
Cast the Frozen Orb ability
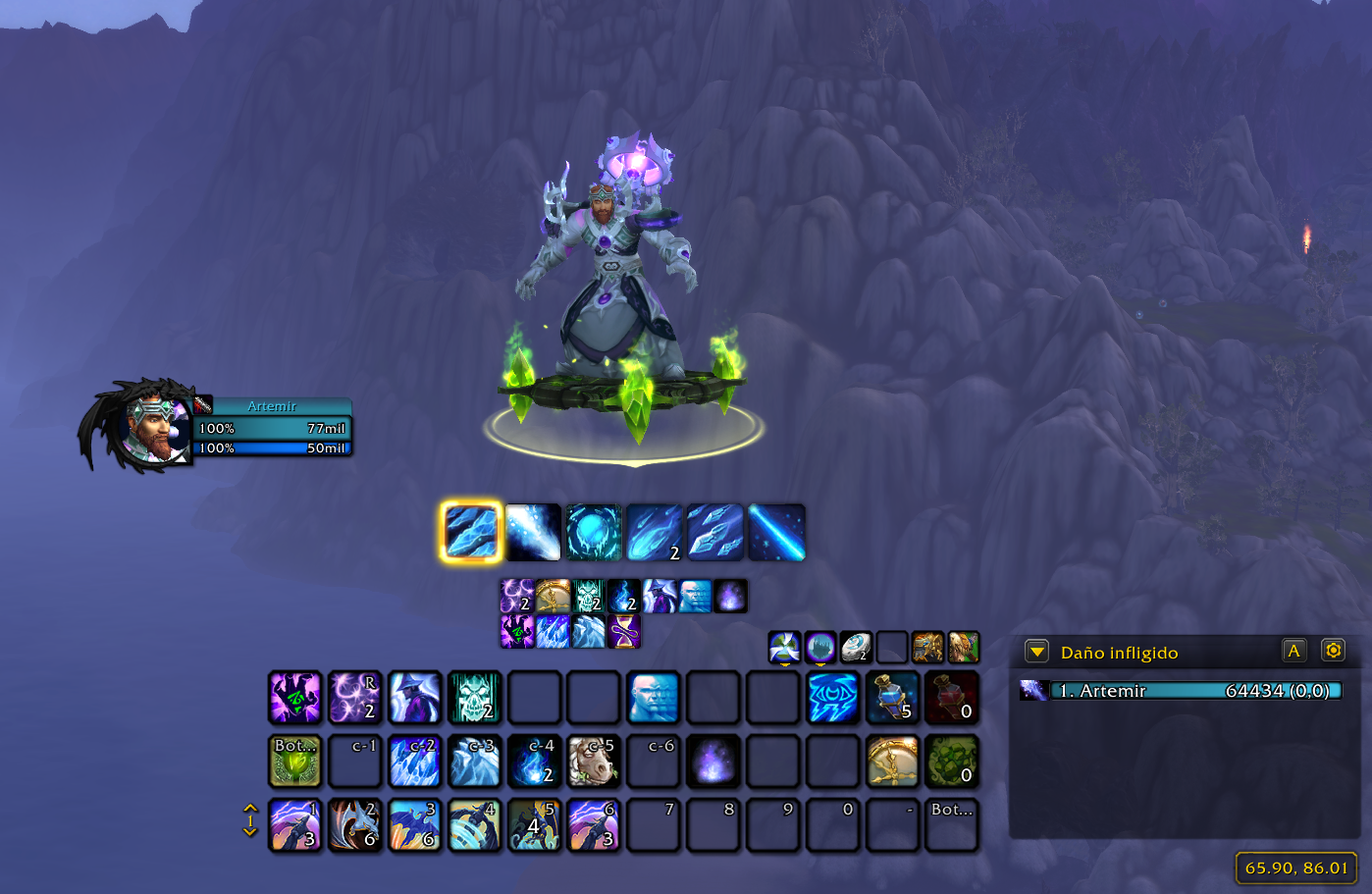click(594, 532)
